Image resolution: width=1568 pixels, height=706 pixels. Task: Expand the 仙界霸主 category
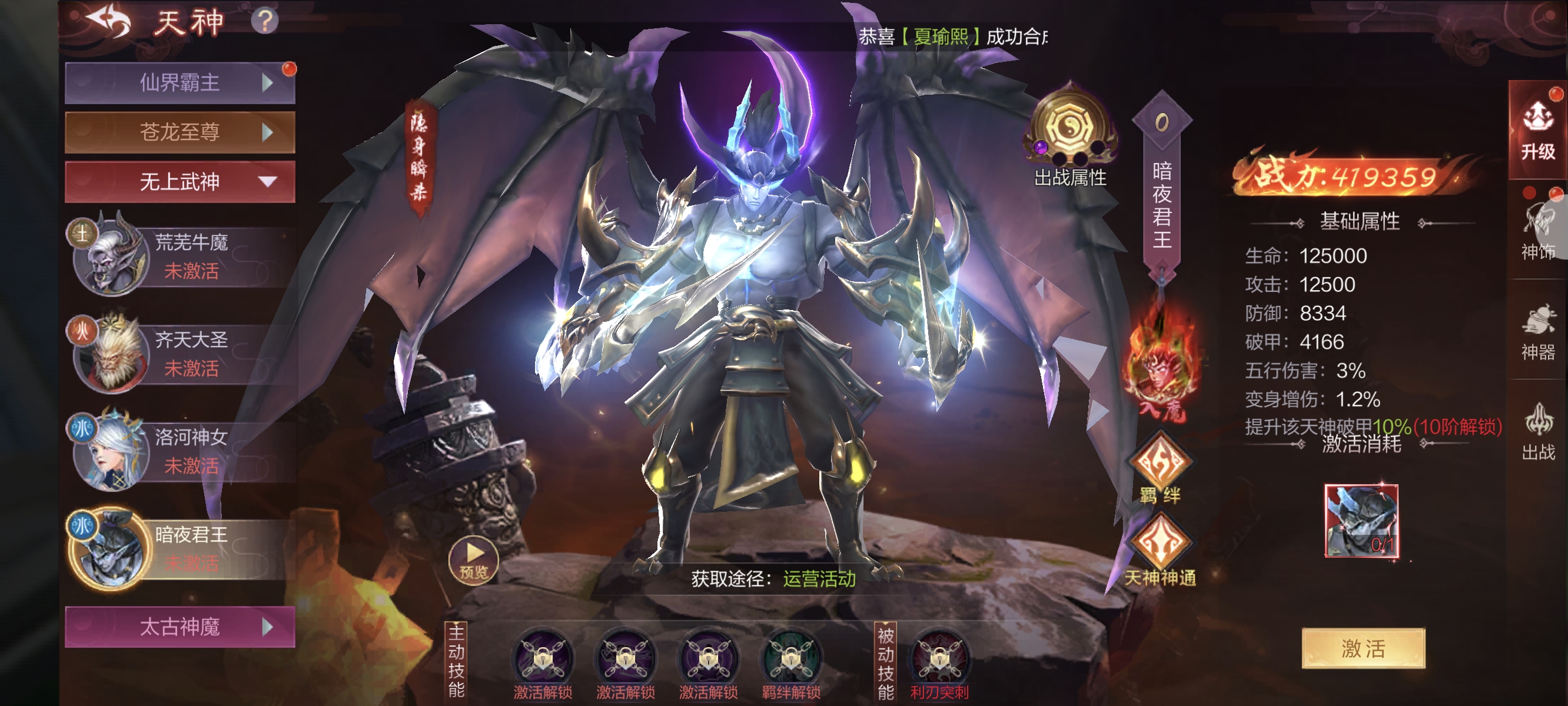click(x=180, y=83)
